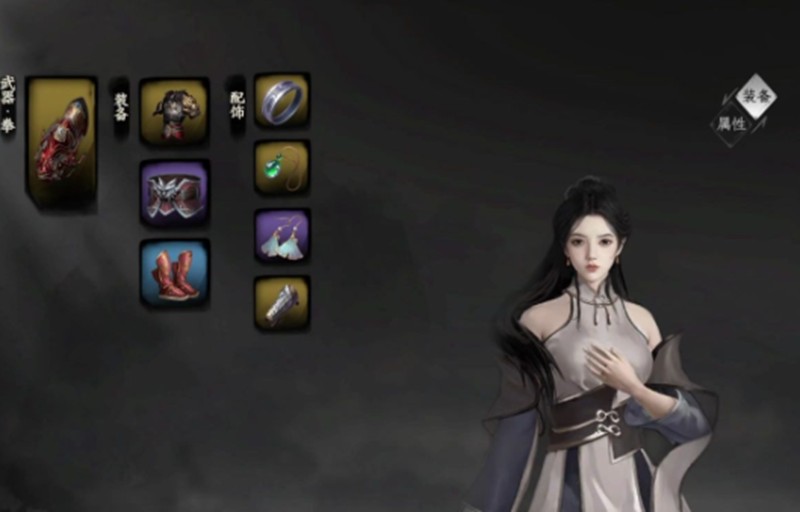Click the green jade pendant accessory
The width and height of the screenshot is (800, 512).
pos(282,167)
